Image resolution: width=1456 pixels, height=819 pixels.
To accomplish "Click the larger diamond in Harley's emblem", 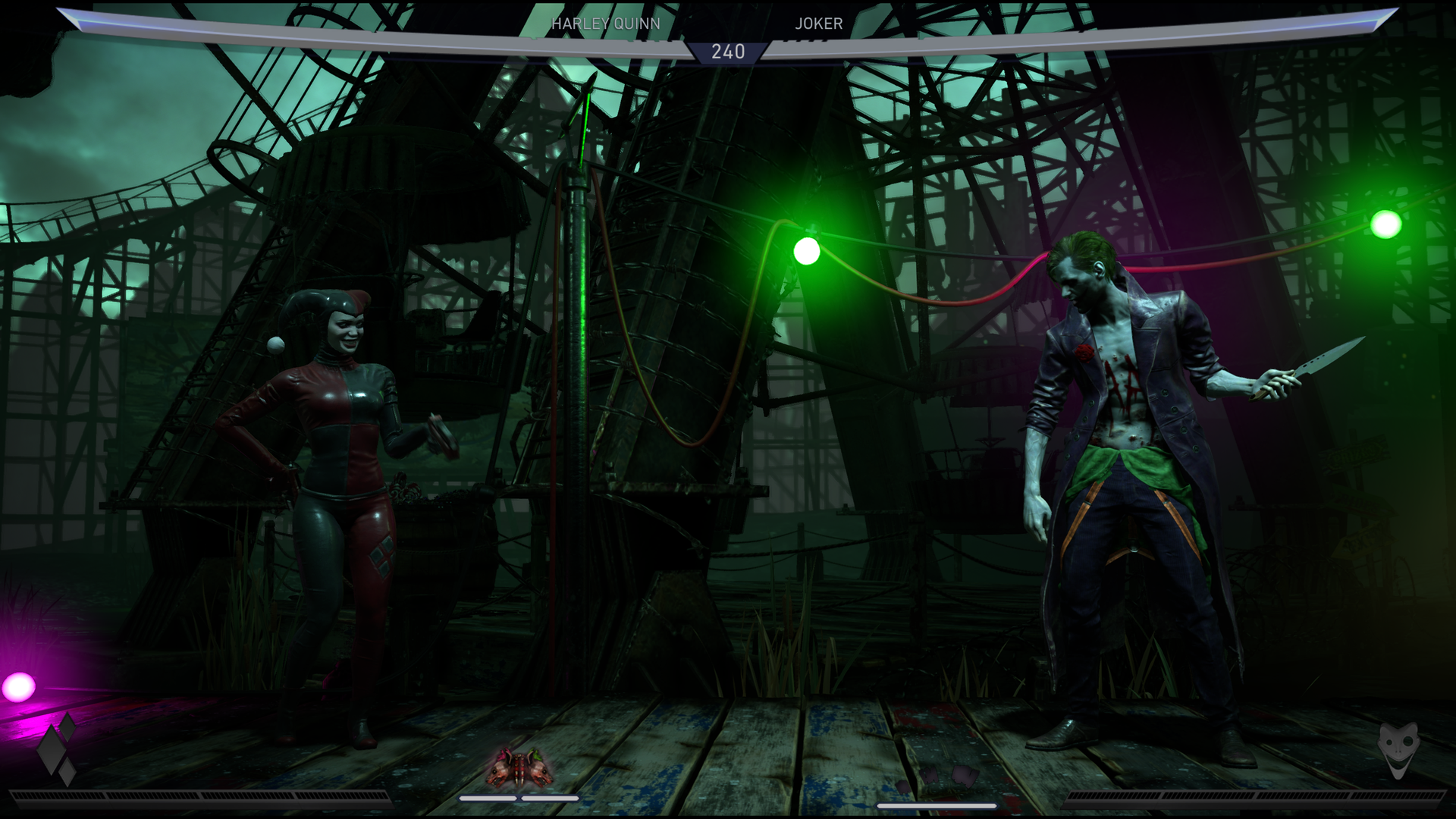I will (x=50, y=749).
